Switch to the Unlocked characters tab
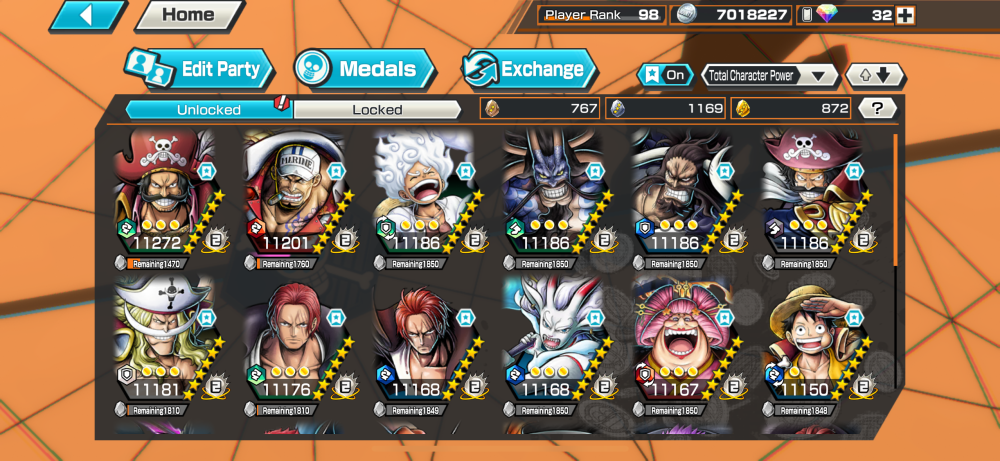The height and width of the screenshot is (461, 1000). tap(208, 109)
